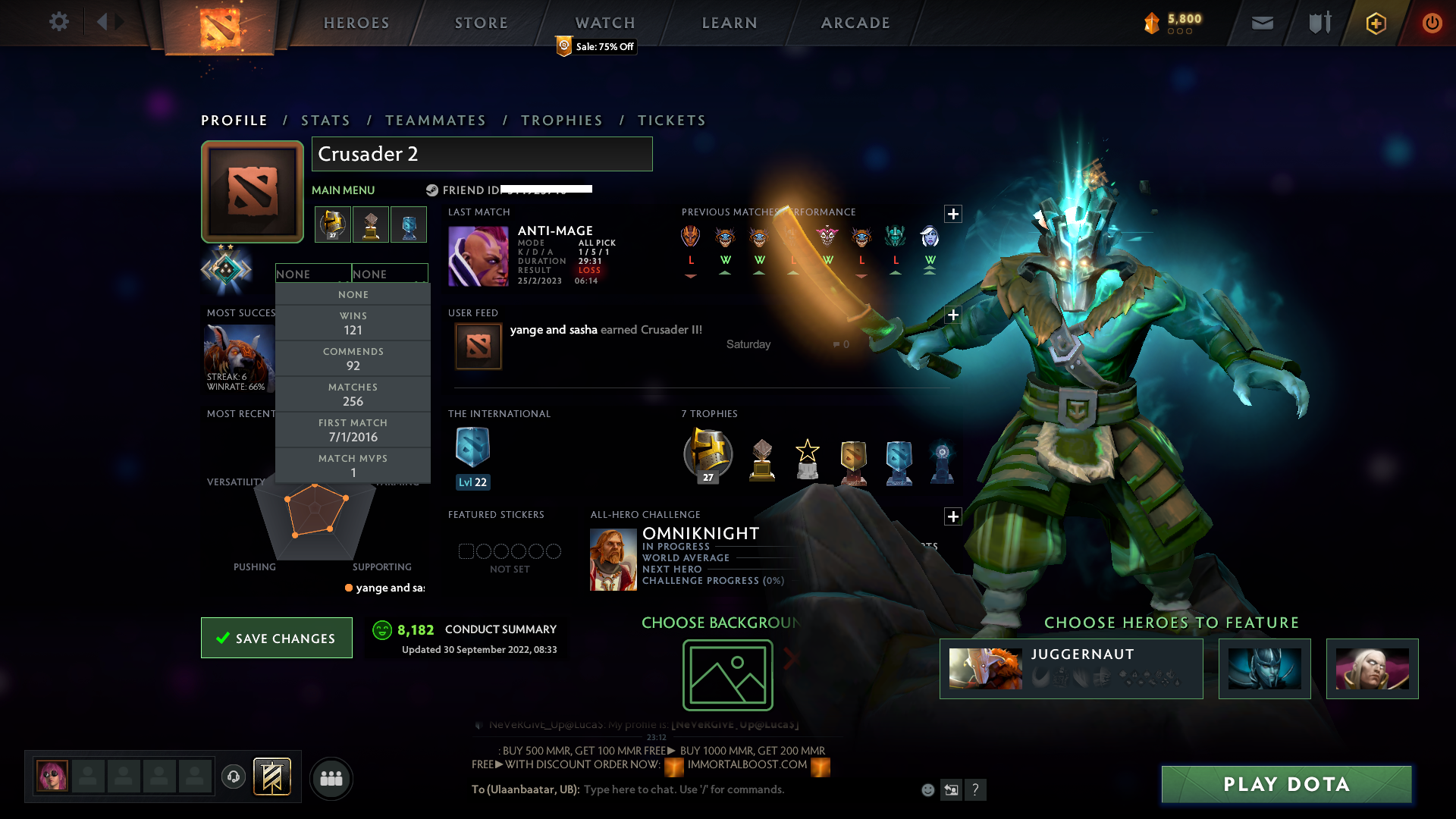This screenshot has height=819, width=1456.
Task: Open the Dota 2 mail inbox icon
Action: point(1261,23)
